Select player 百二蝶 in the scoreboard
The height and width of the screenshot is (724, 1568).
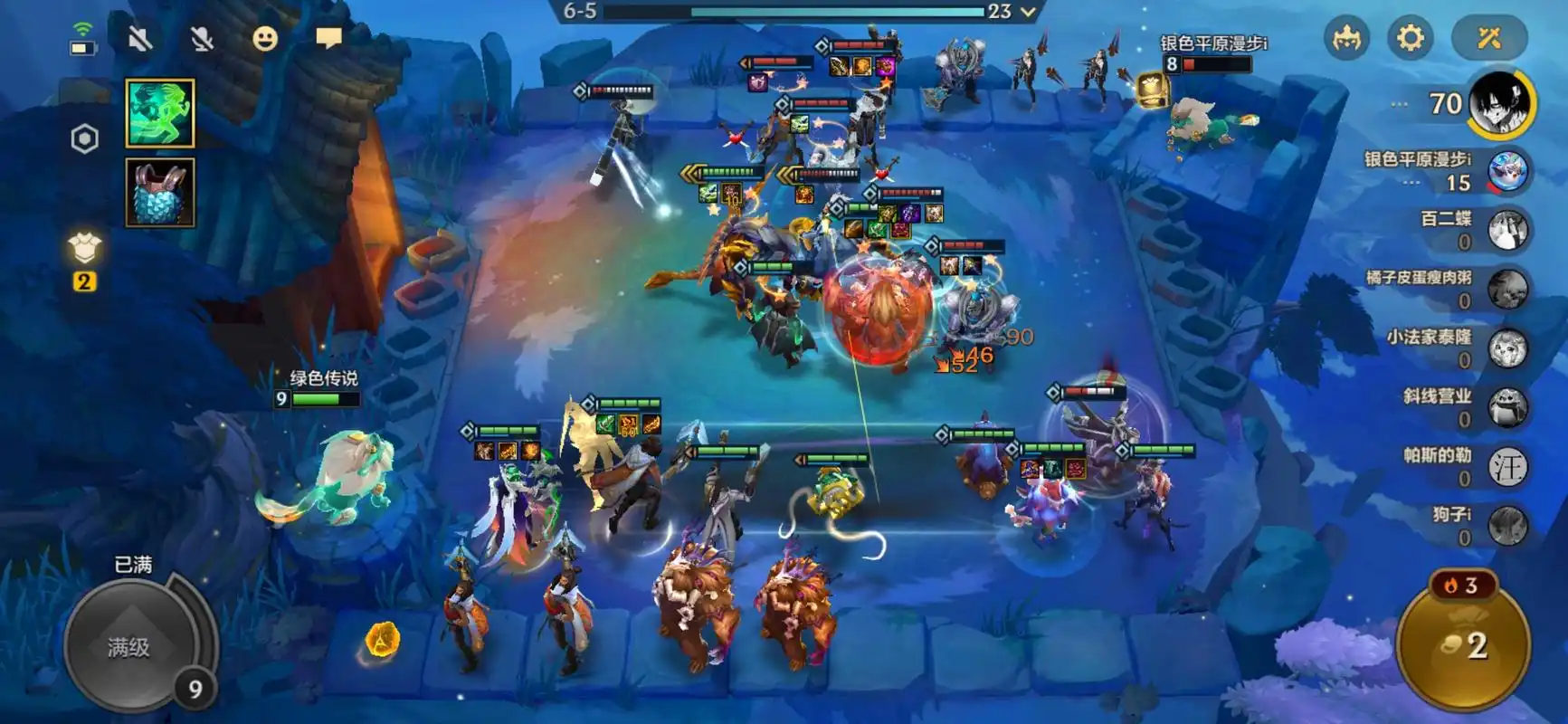tap(1507, 230)
